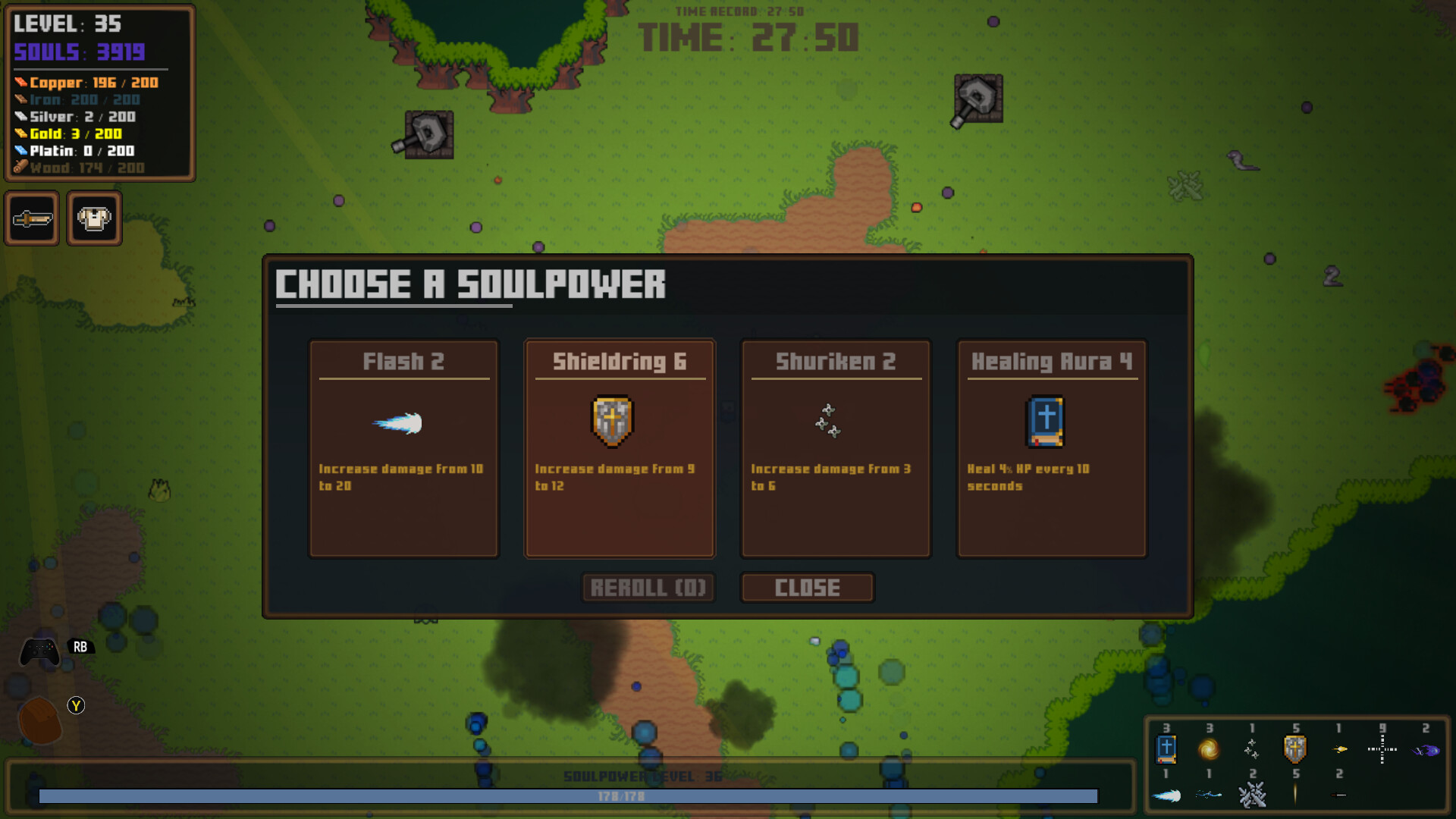The width and height of the screenshot is (1456, 819).
Task: Click the shield icon in the soulpower bar
Action: click(1294, 748)
